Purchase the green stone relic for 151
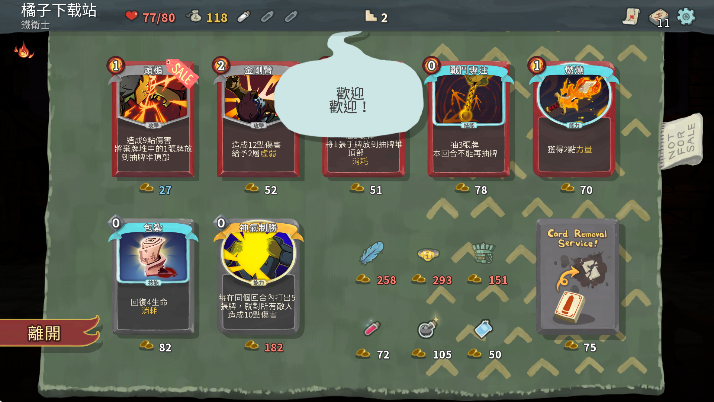 click(x=484, y=254)
